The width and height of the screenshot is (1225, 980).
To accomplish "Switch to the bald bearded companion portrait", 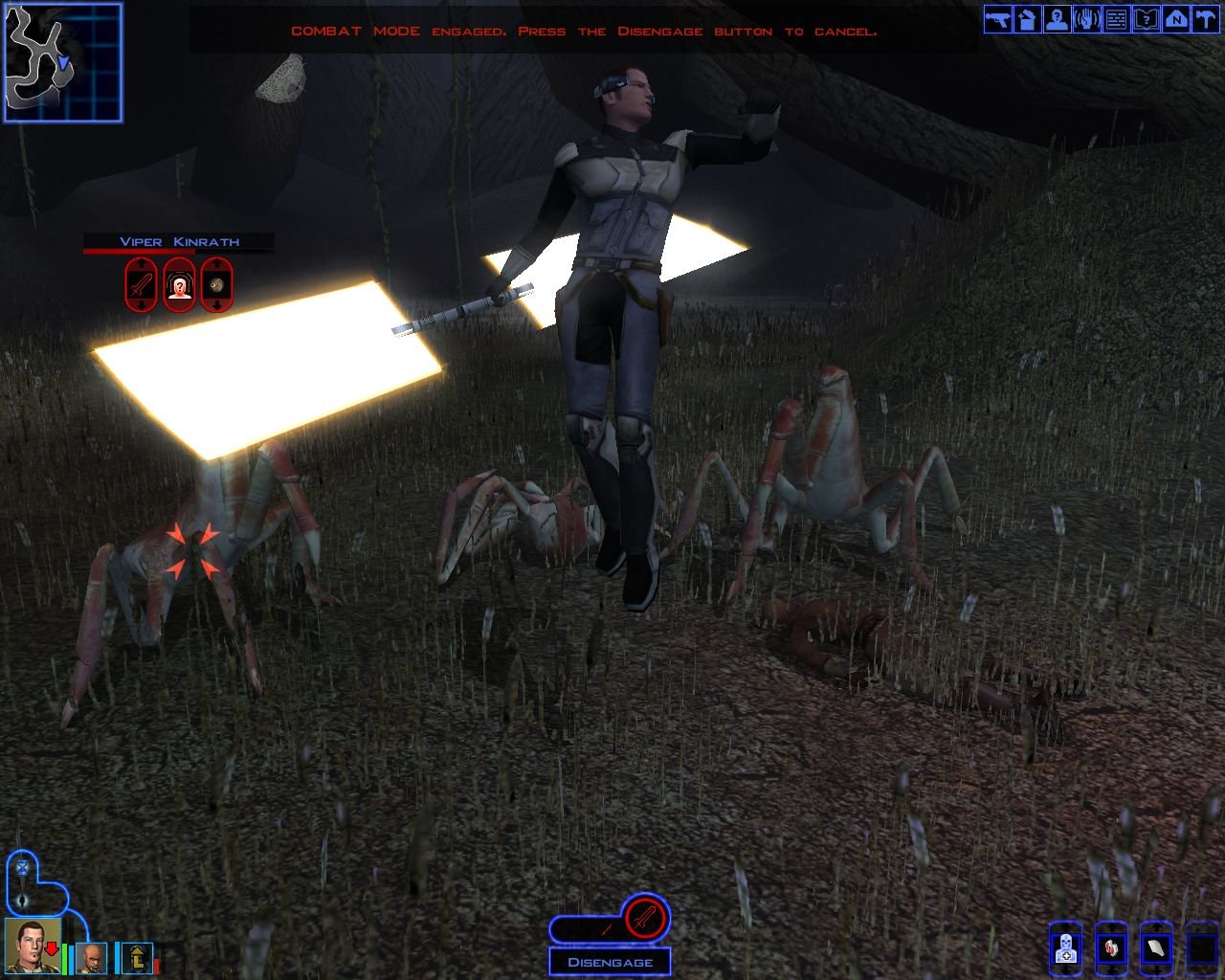I will (x=92, y=957).
